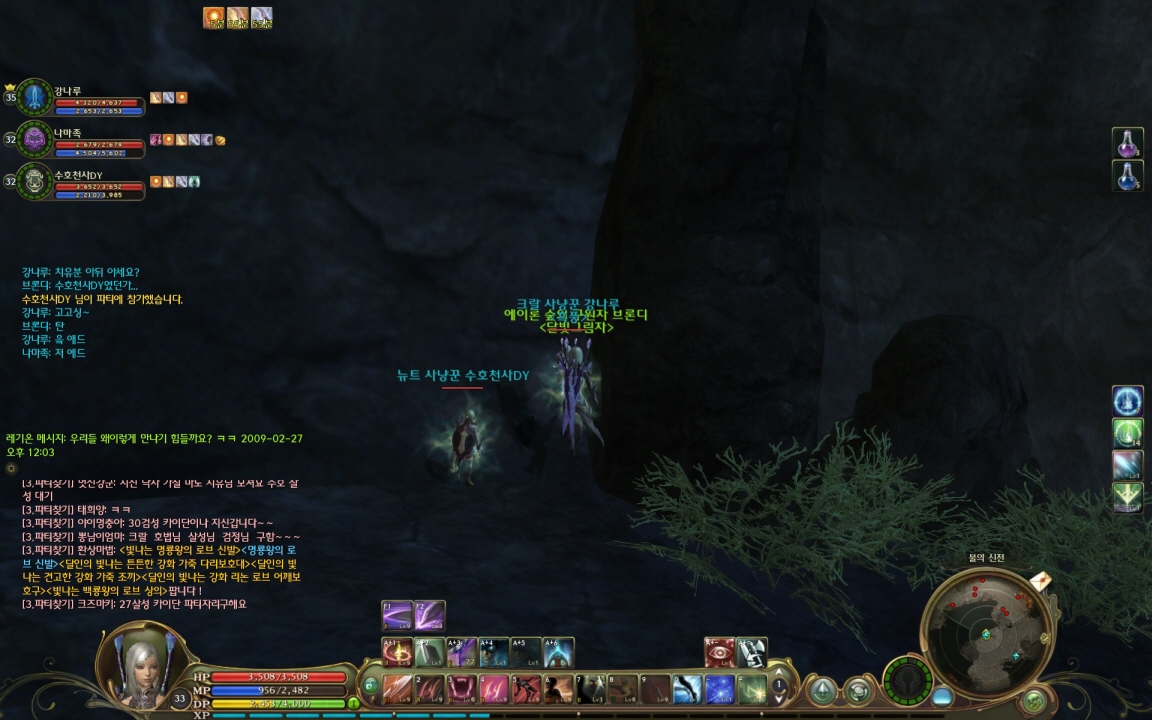Screen dimensions: 1152x720
Task: Open the green round button below minimap
Action: tap(1034, 699)
